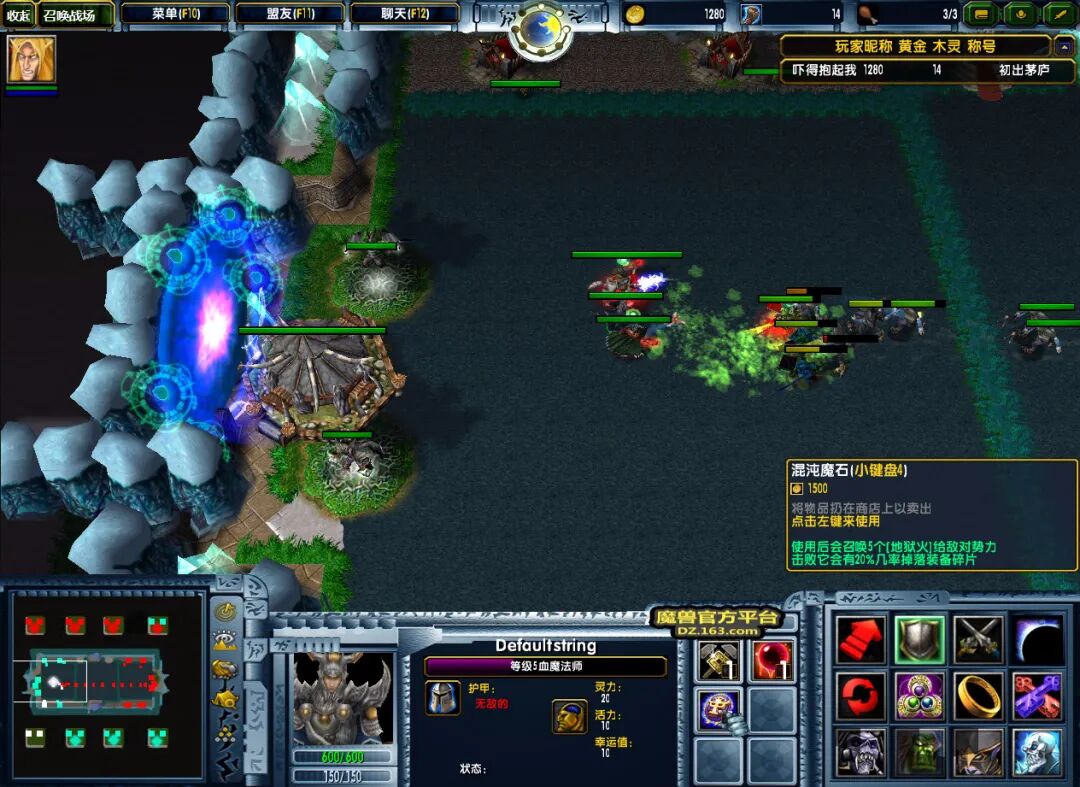Screen dimensions: 1080x787
Task: Click the 召唤战场 quest button
Action: [69, 15]
